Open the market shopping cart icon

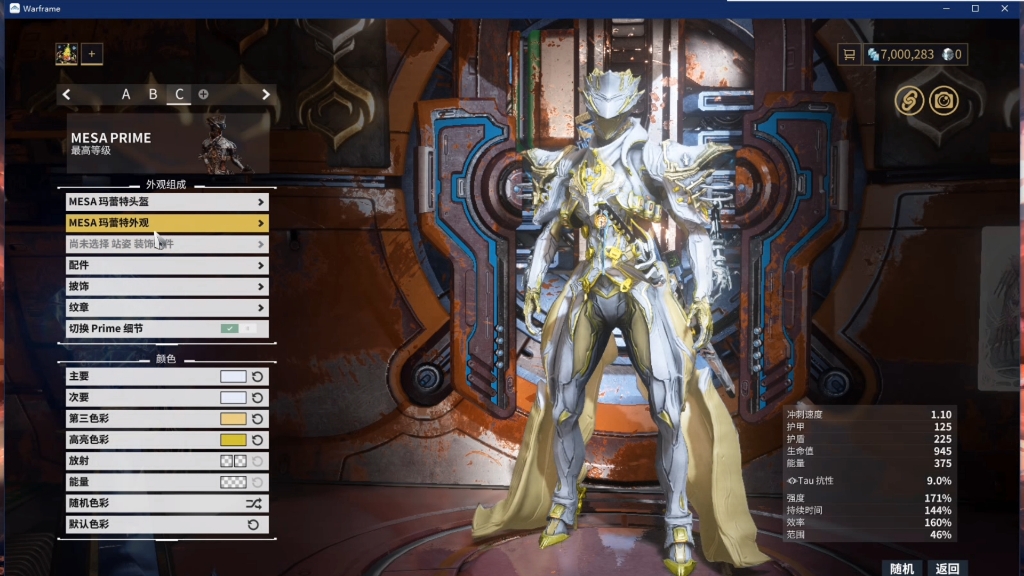850,54
